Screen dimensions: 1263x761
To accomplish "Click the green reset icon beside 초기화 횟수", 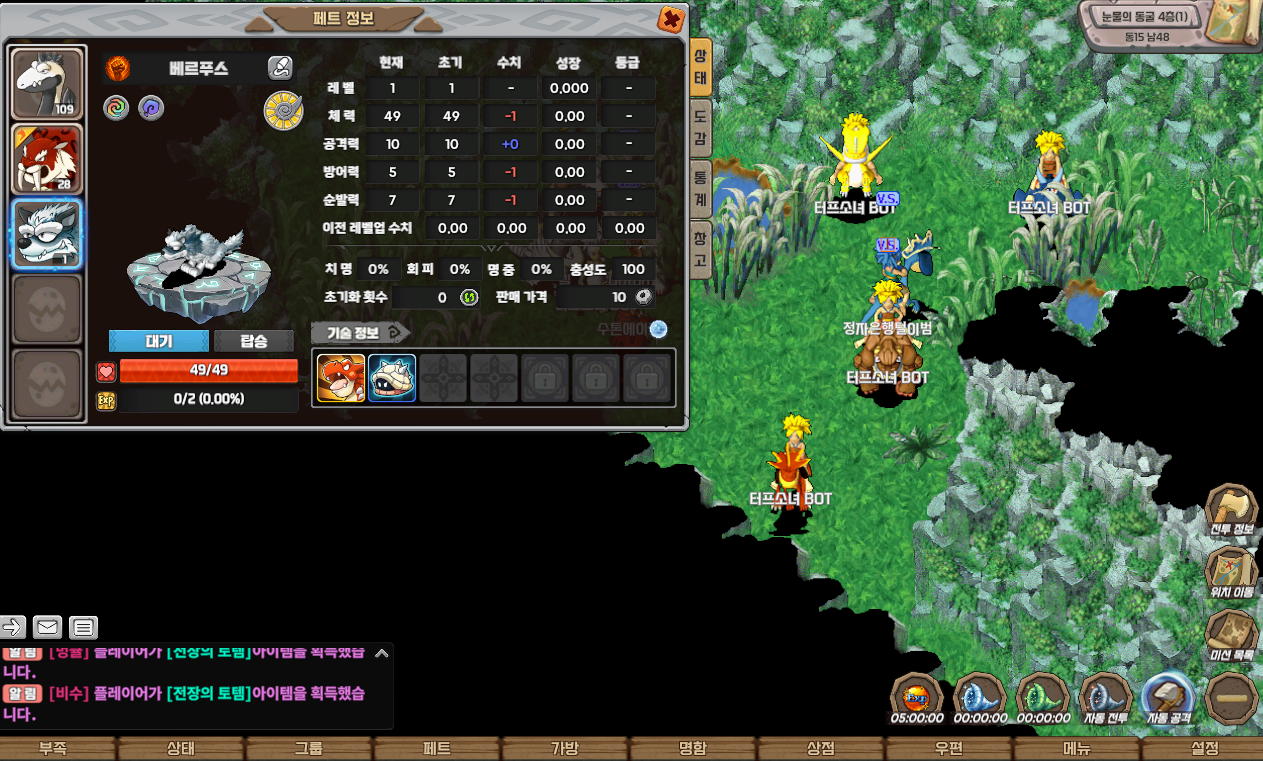I will tap(468, 297).
